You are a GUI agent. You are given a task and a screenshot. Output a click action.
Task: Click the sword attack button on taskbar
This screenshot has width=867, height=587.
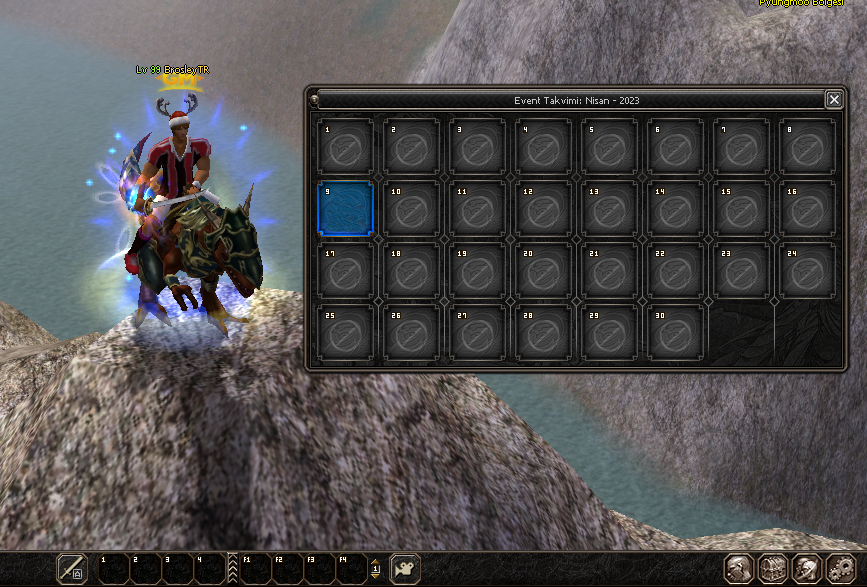point(71,568)
